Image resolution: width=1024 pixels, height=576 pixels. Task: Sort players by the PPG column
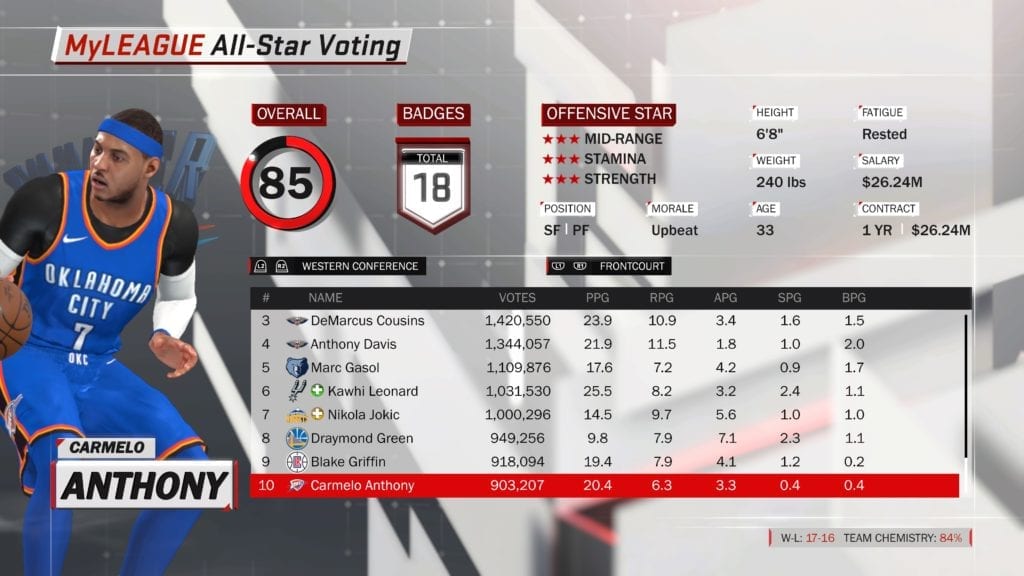click(598, 298)
